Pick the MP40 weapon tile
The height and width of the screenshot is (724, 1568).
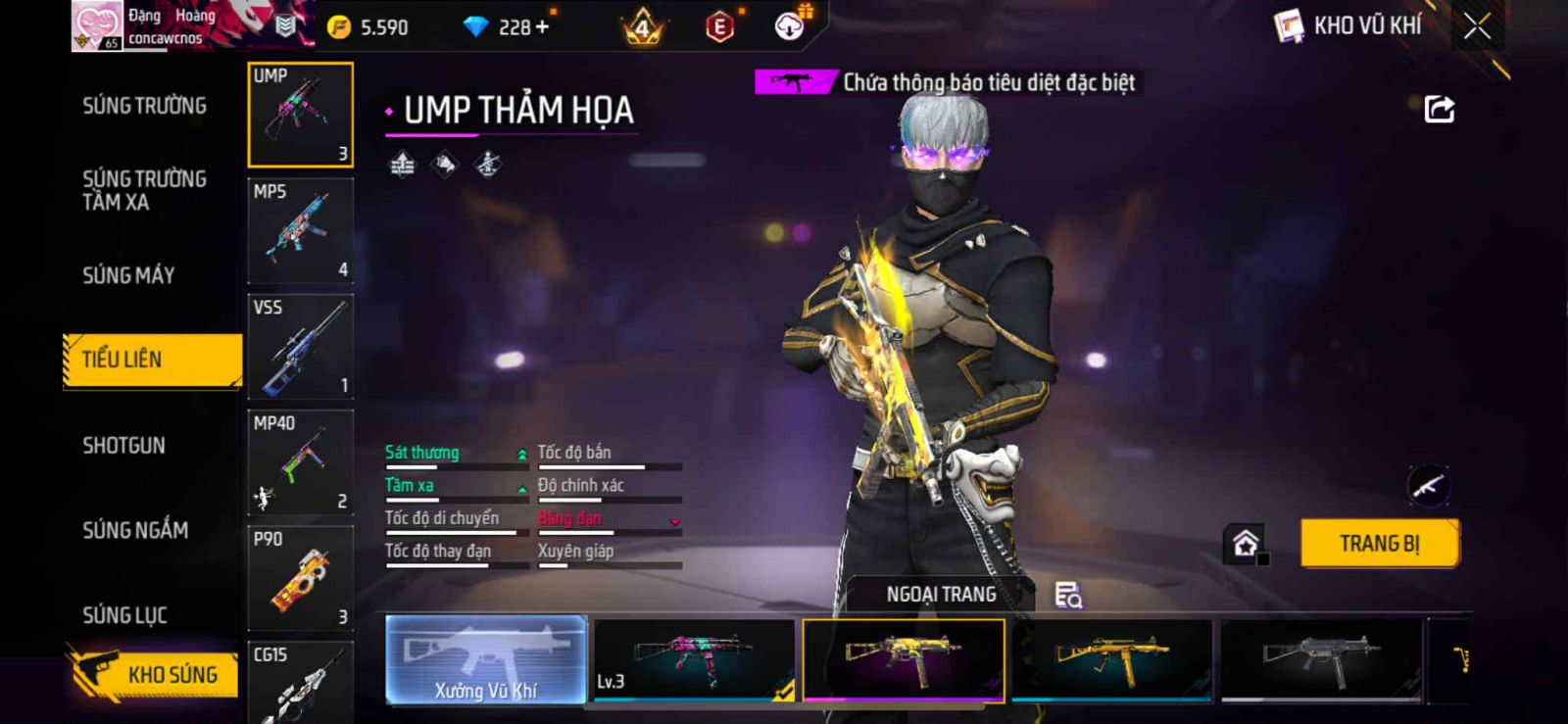pos(300,462)
